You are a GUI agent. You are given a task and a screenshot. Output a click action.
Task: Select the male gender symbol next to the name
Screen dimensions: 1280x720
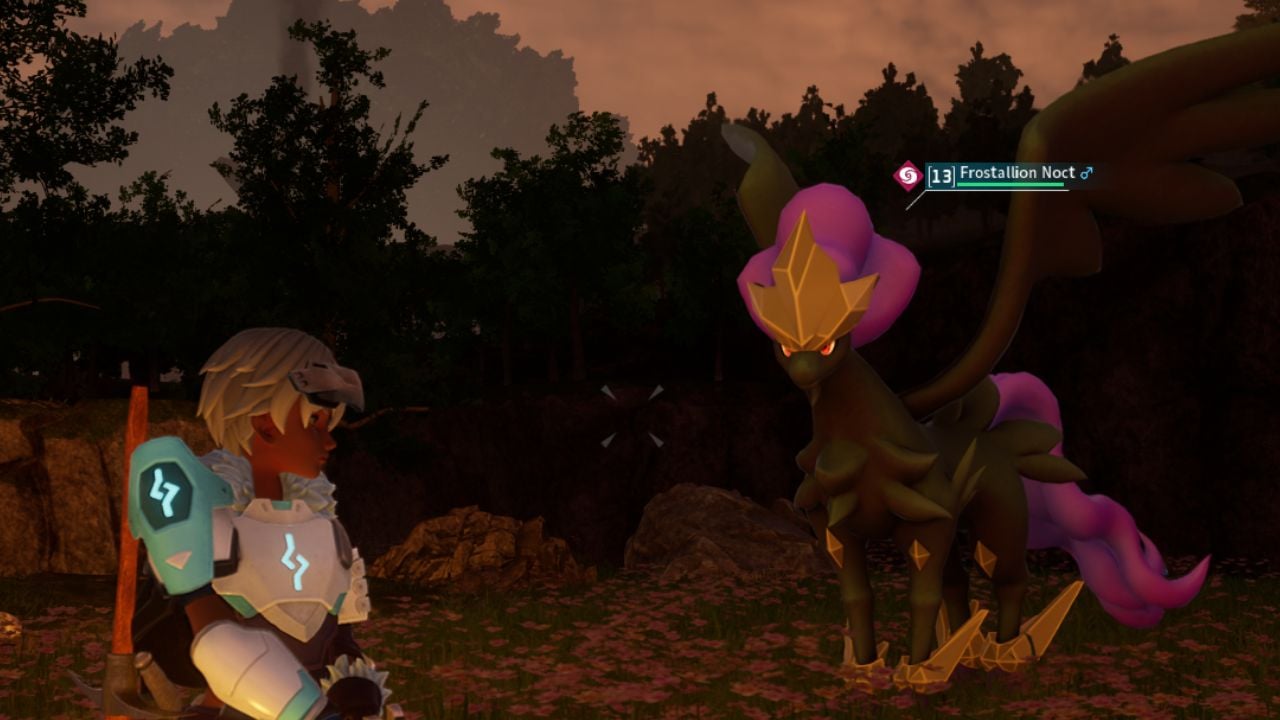[1086, 172]
